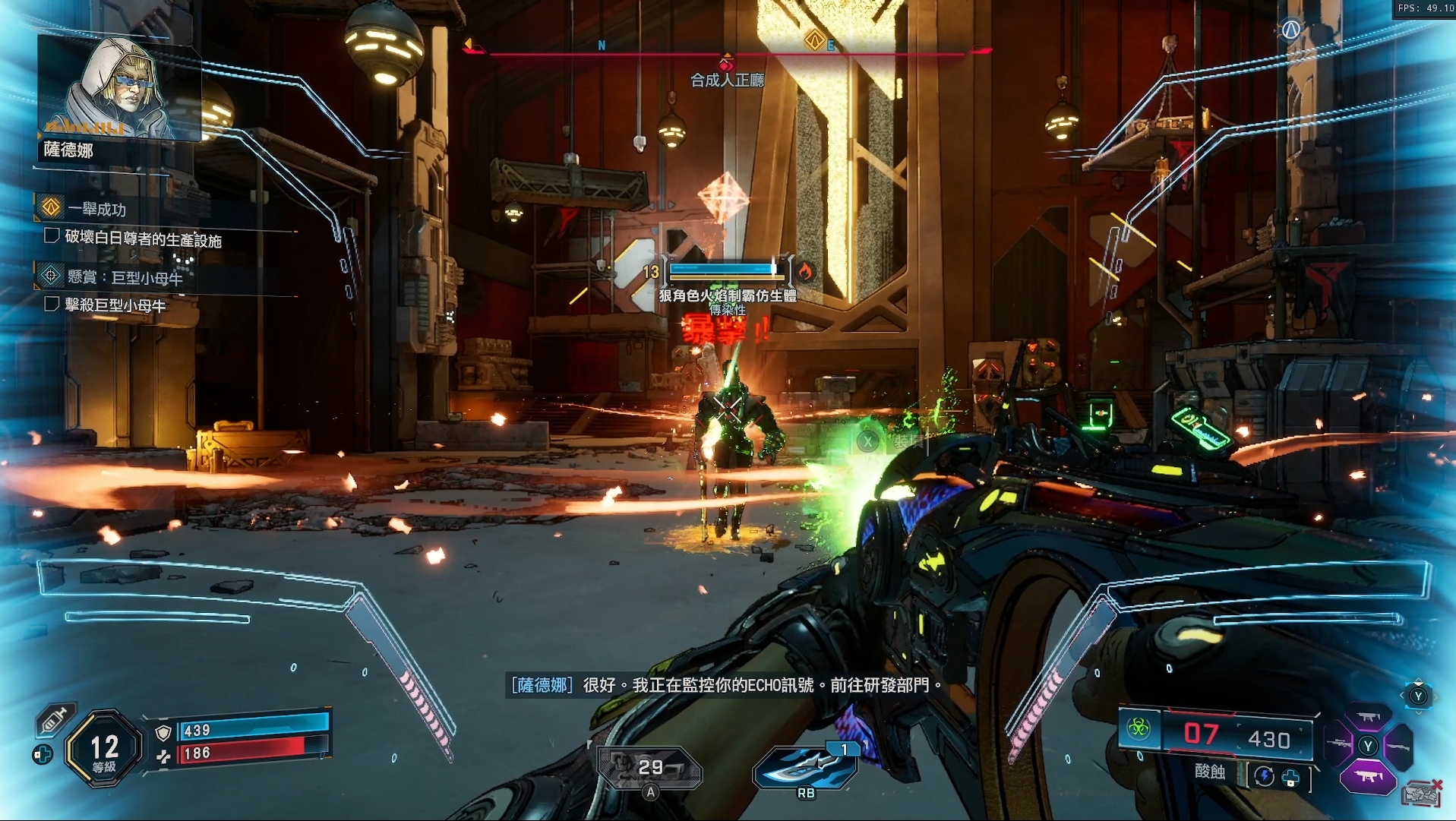Screen dimensions: 1456x821
Task: Click the 薩德娜 character portrait
Action: click(x=118, y=87)
